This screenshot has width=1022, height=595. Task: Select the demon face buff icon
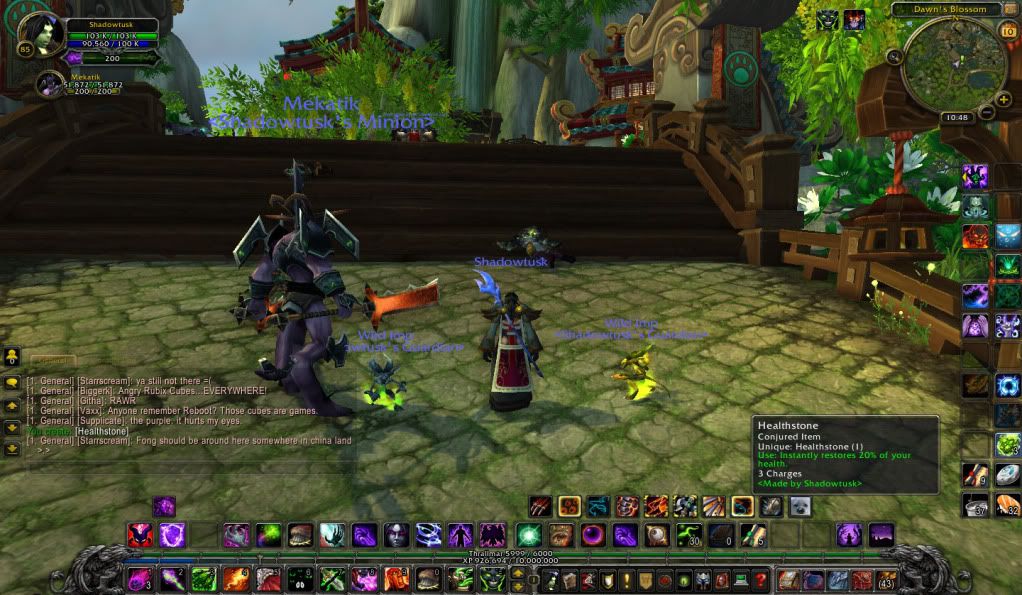(x=854, y=20)
